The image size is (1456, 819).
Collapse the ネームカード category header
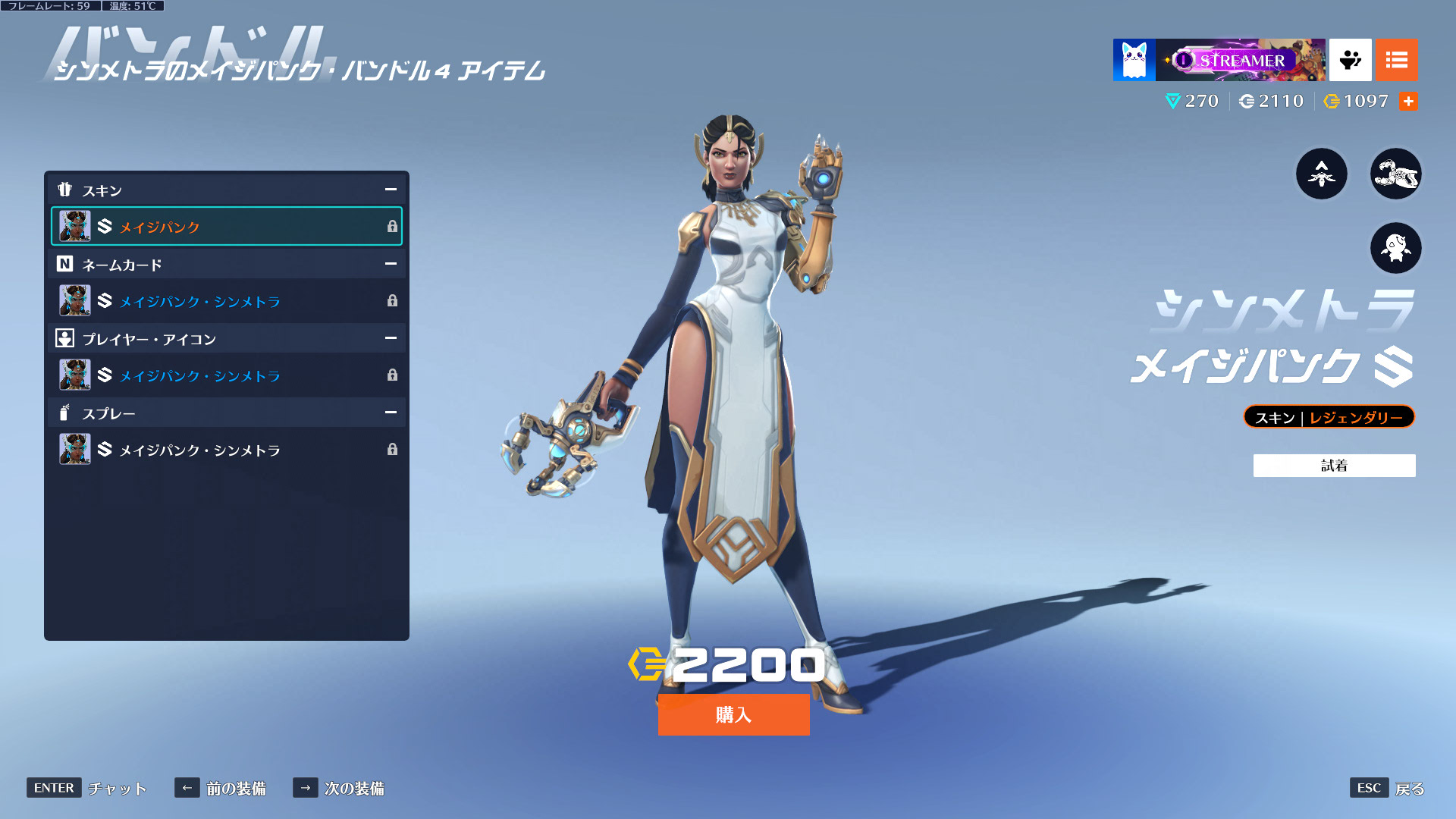391,264
